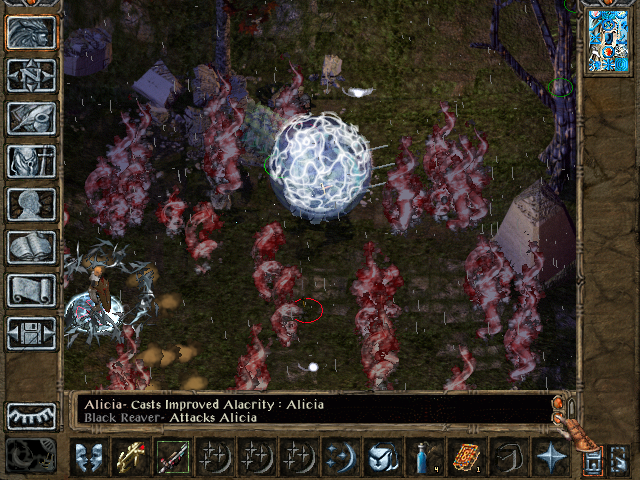Image resolution: width=640 pixels, height=480 pixels.
Task: Use the red spellbook quick item
Action: (463, 457)
